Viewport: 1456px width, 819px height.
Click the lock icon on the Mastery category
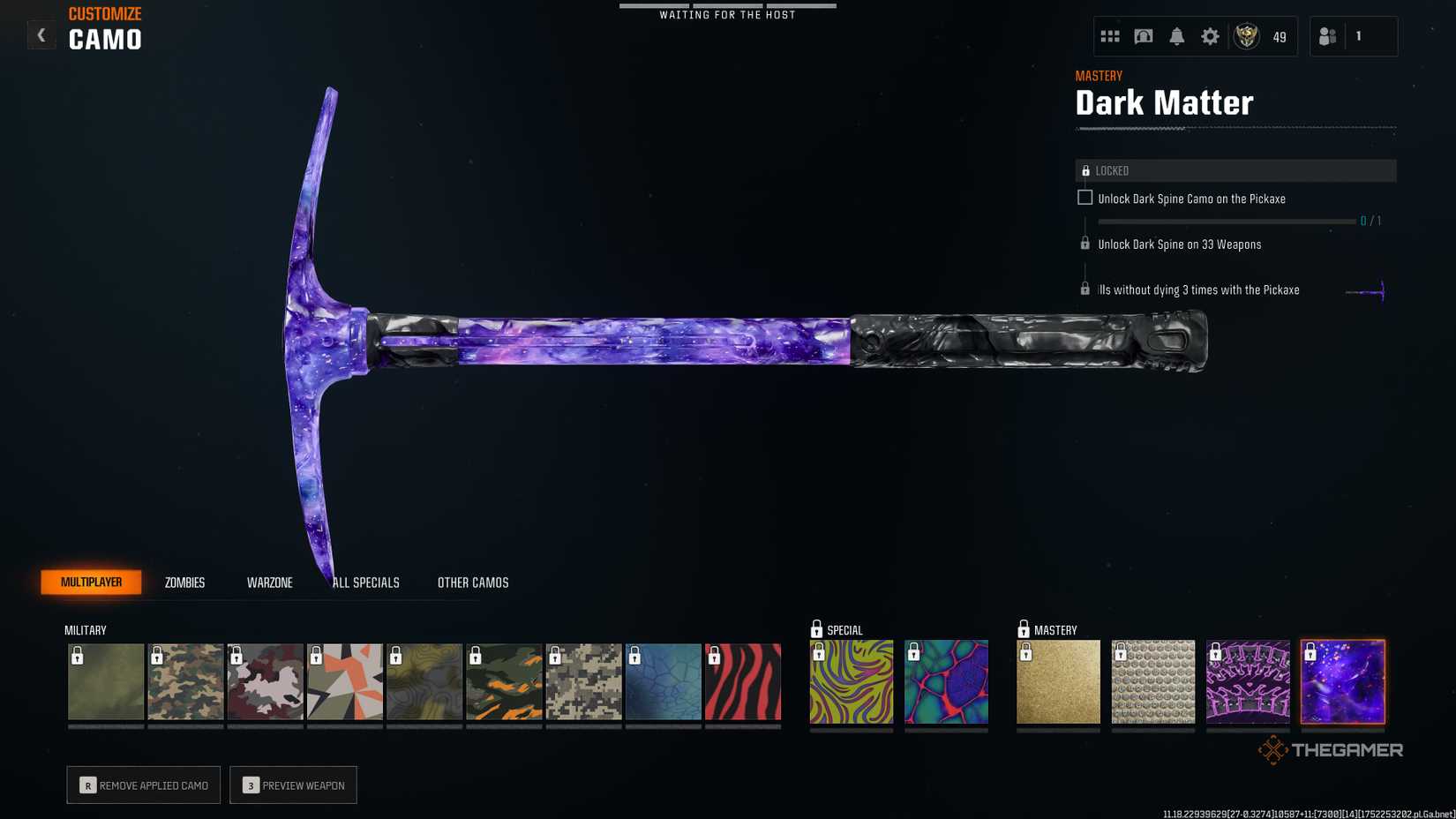1024,630
